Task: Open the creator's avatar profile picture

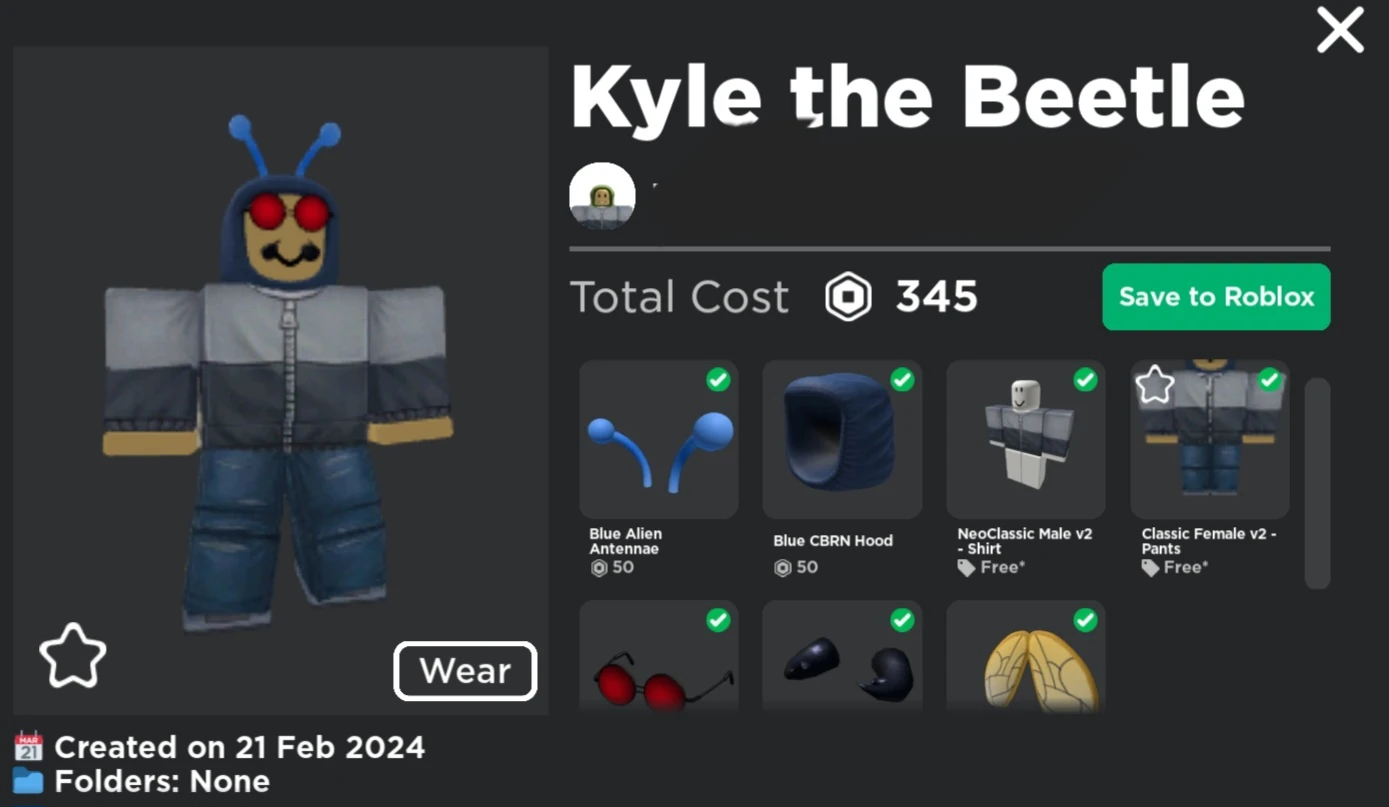Action: tap(602, 197)
